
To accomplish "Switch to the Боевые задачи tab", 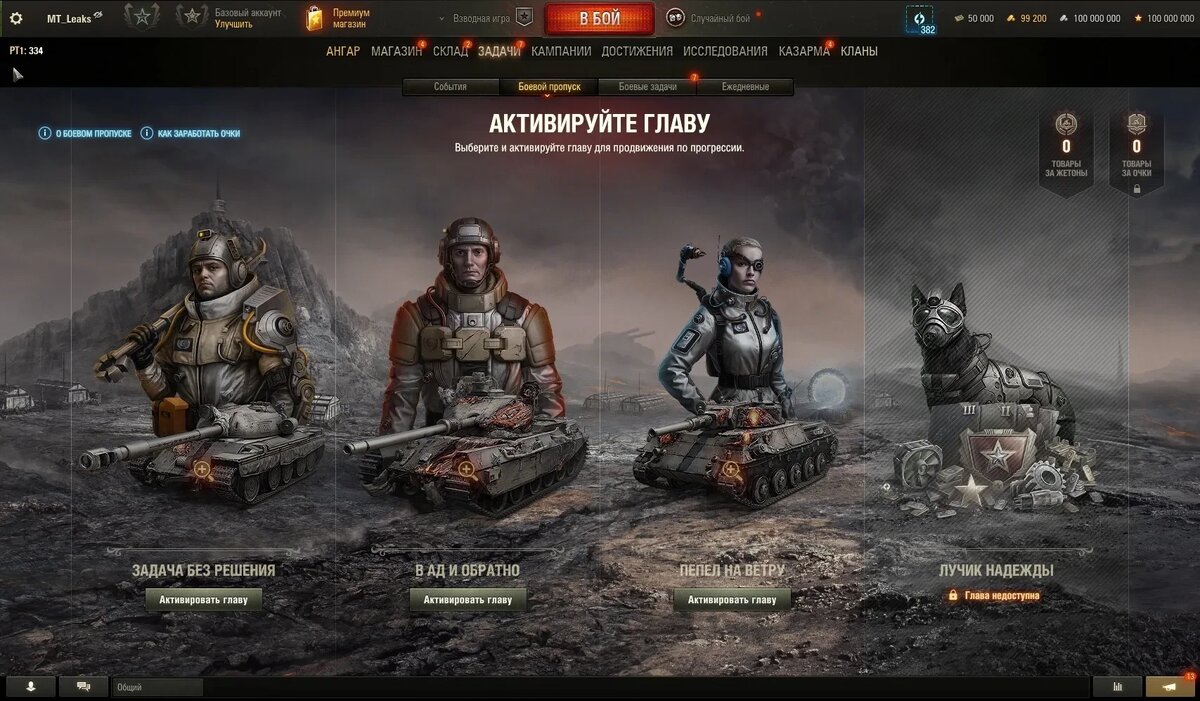I will [647, 87].
